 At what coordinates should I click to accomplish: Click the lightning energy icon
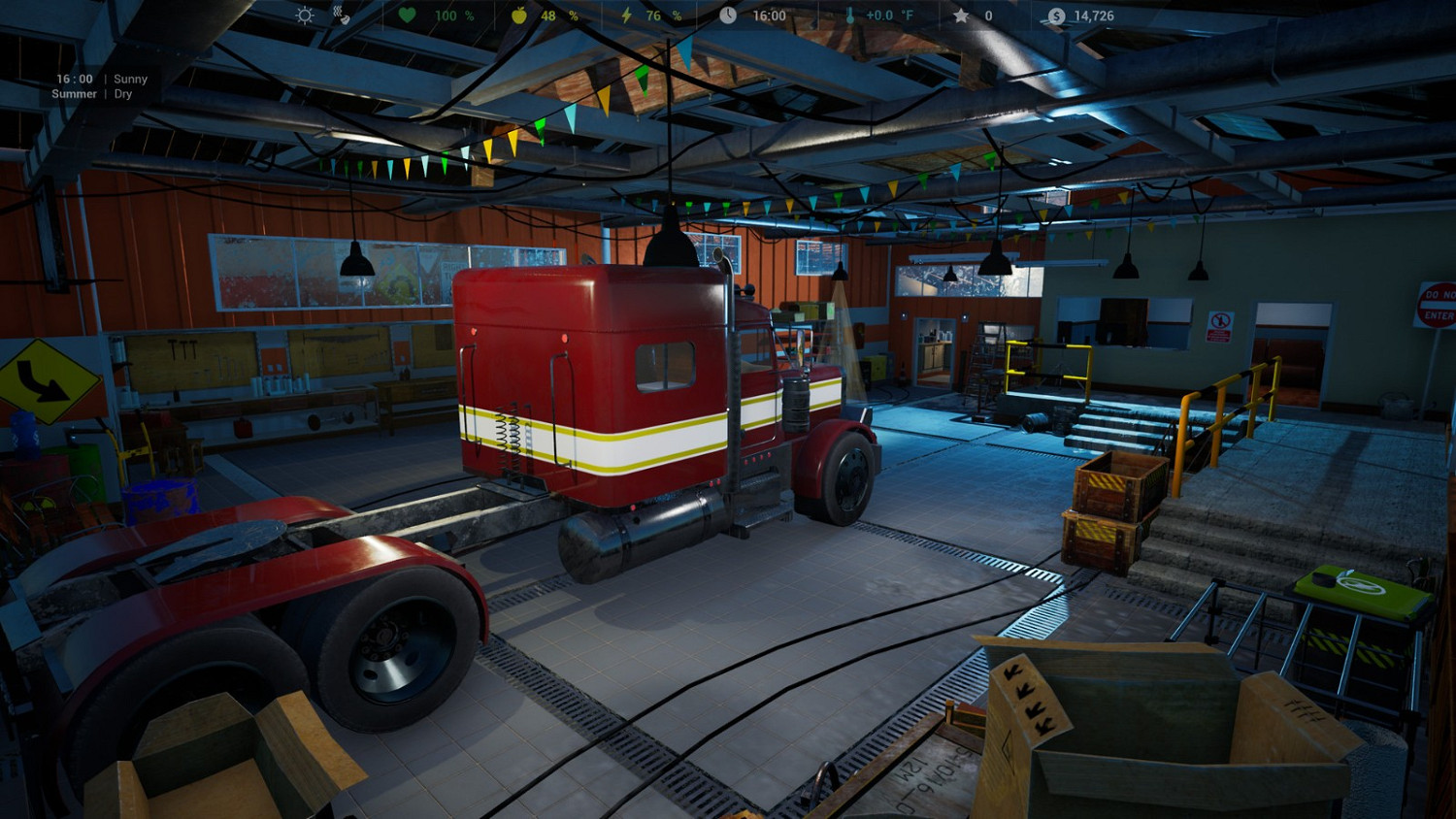tap(628, 16)
